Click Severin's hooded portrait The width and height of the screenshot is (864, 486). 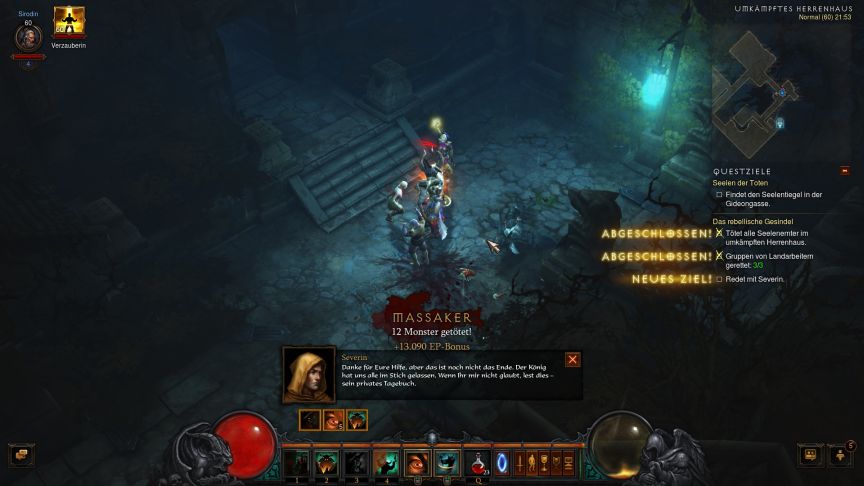(x=309, y=373)
